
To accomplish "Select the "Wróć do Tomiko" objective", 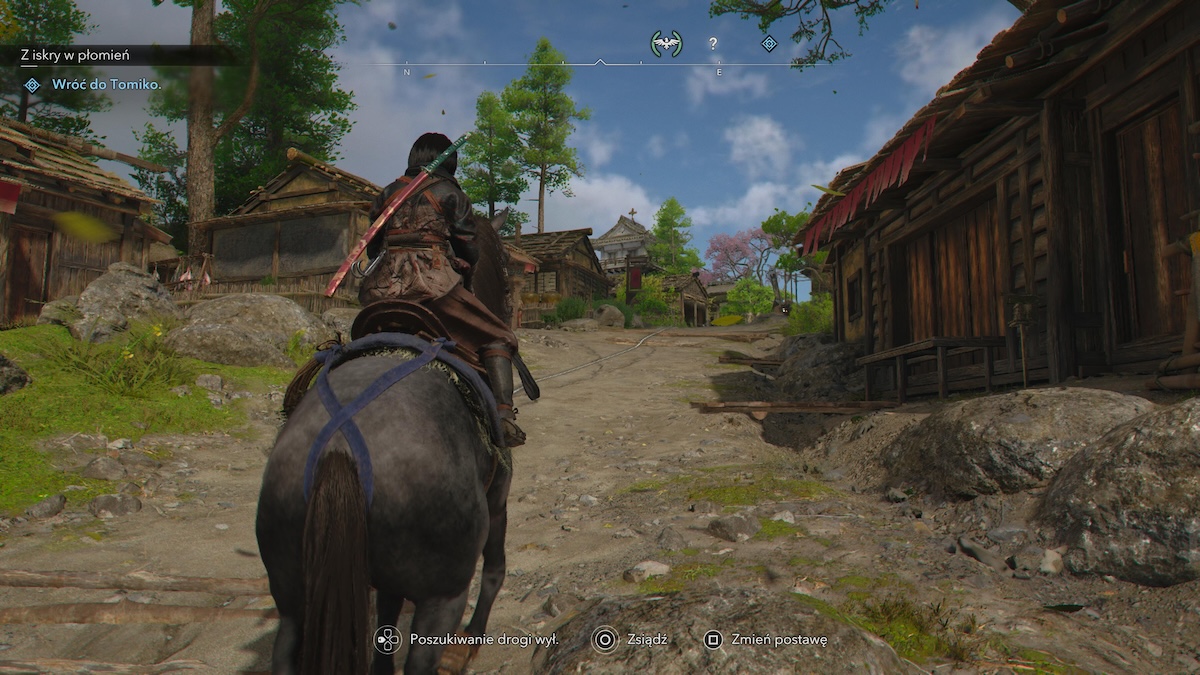I will click(106, 85).
